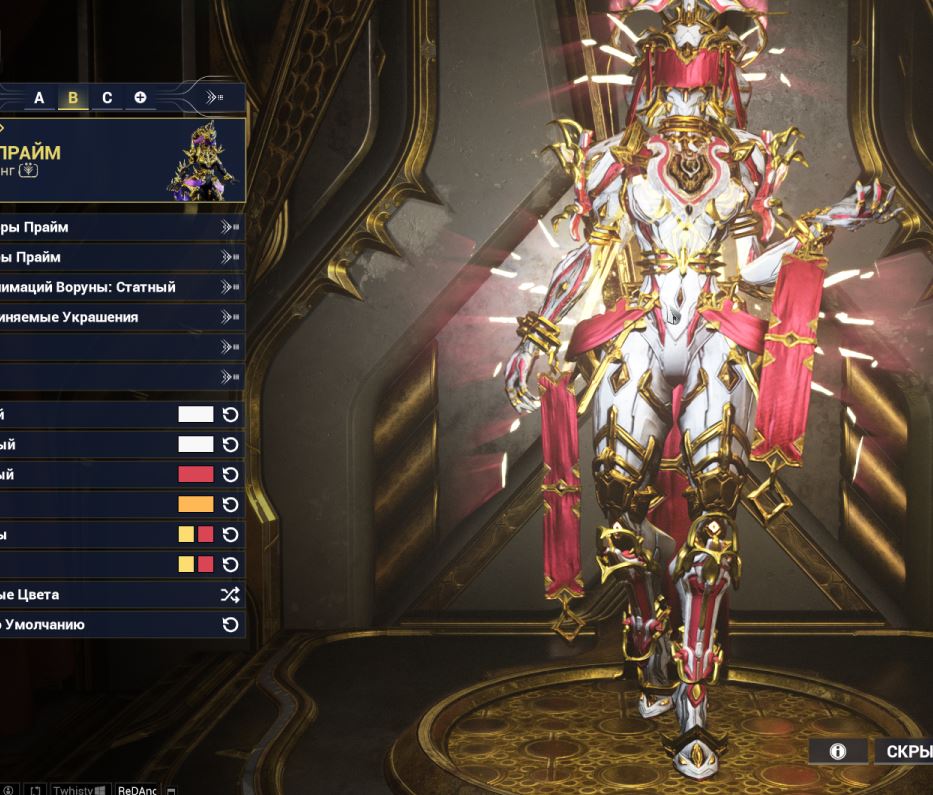Open the Twhisty taskbar entry
Image resolution: width=933 pixels, height=795 pixels.
(x=79, y=789)
